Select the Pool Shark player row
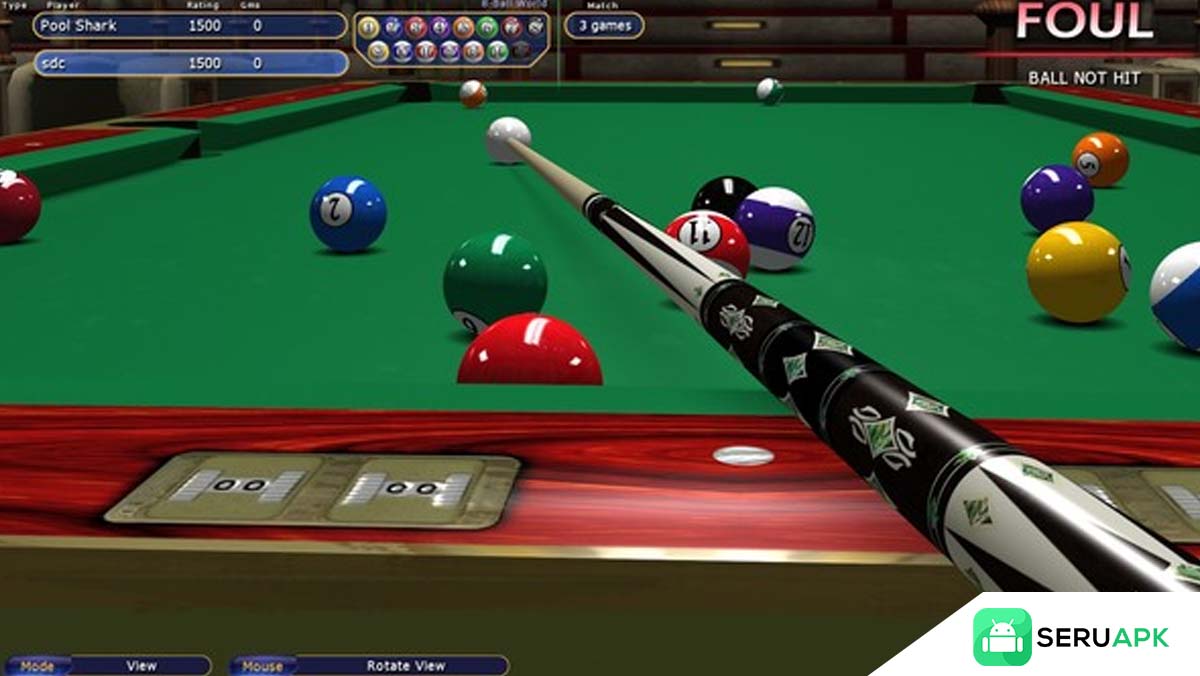The image size is (1200, 676). click(x=190, y=26)
